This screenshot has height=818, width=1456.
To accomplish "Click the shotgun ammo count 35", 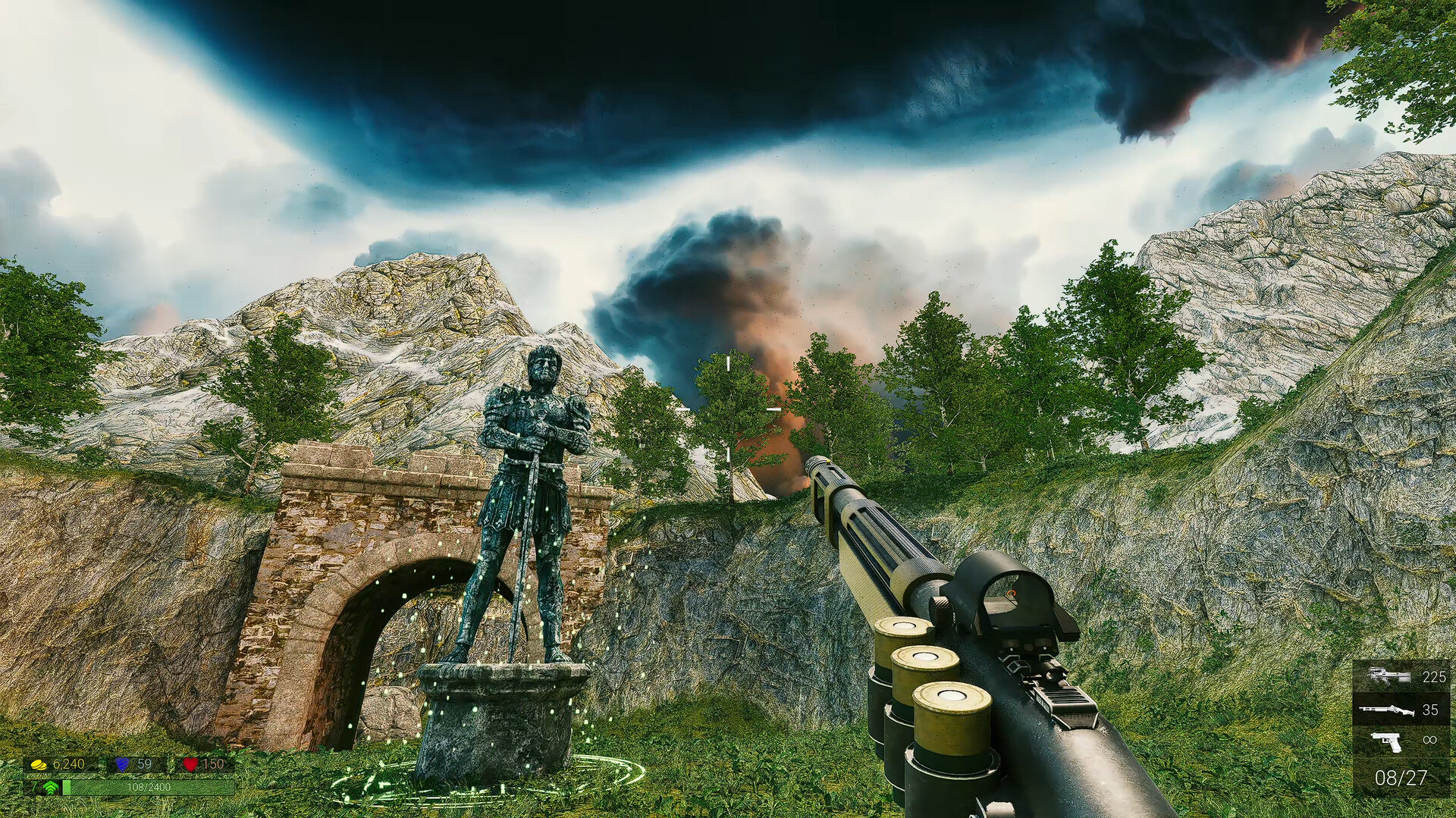I will pyautogui.click(x=1430, y=710).
